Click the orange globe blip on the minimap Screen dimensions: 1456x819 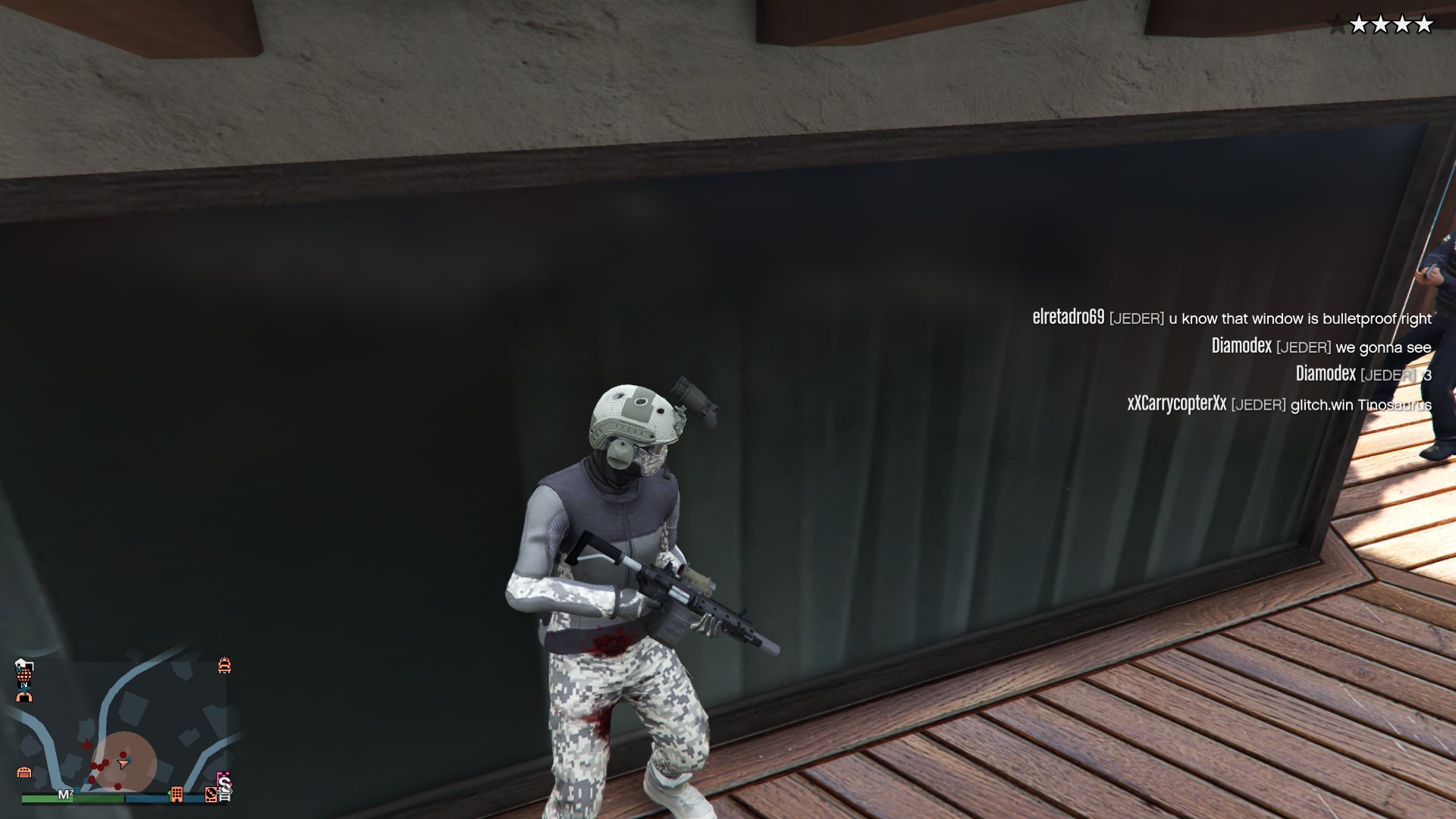pos(24,673)
